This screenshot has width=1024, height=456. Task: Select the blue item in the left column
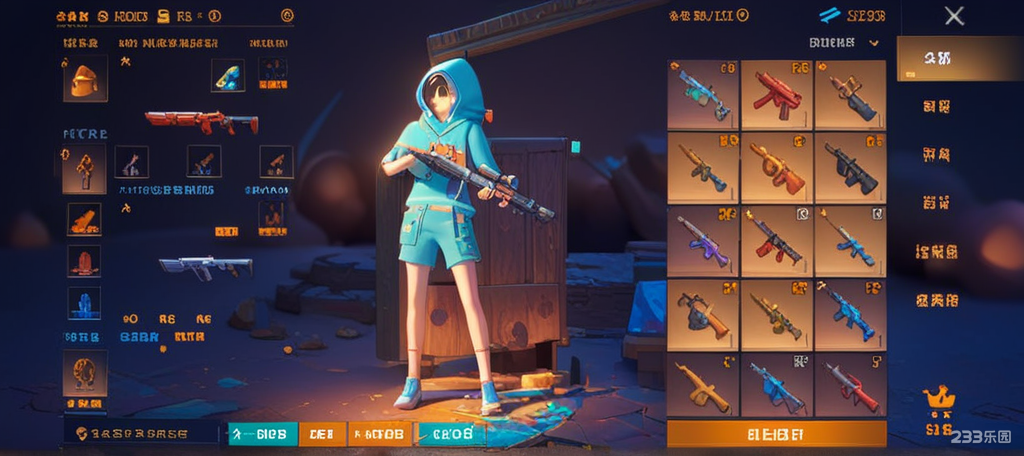(84, 303)
